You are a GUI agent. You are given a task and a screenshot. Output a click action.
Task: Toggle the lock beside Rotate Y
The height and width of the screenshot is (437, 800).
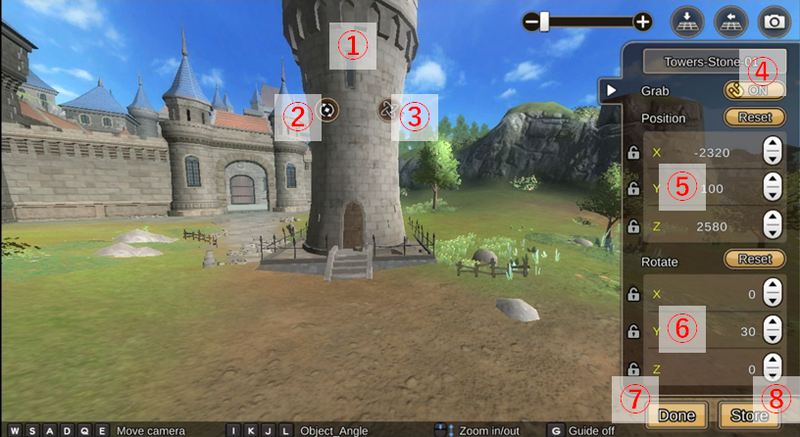[x=633, y=331]
